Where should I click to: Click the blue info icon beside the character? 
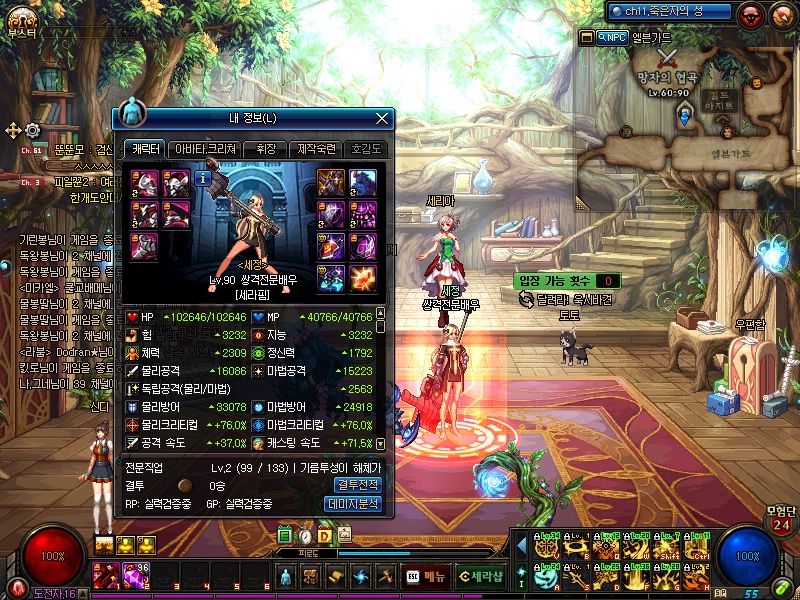202,179
